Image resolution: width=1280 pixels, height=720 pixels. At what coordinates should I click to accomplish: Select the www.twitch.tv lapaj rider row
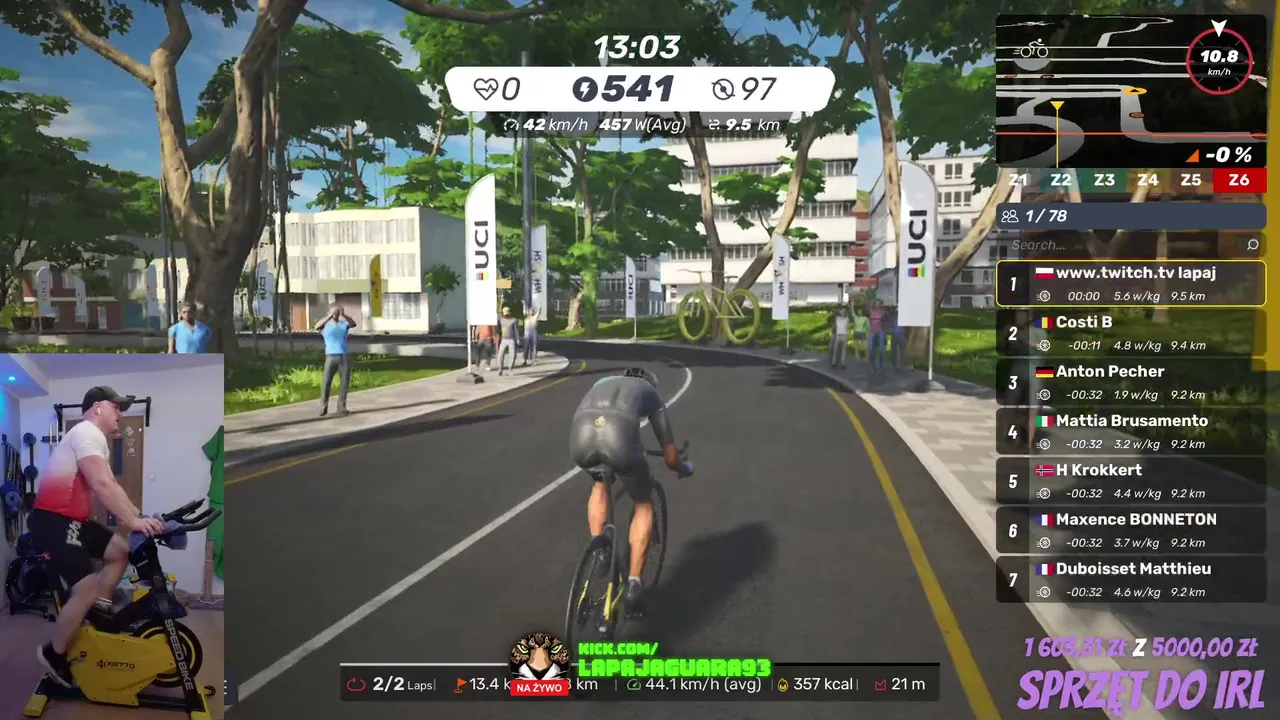1131,284
